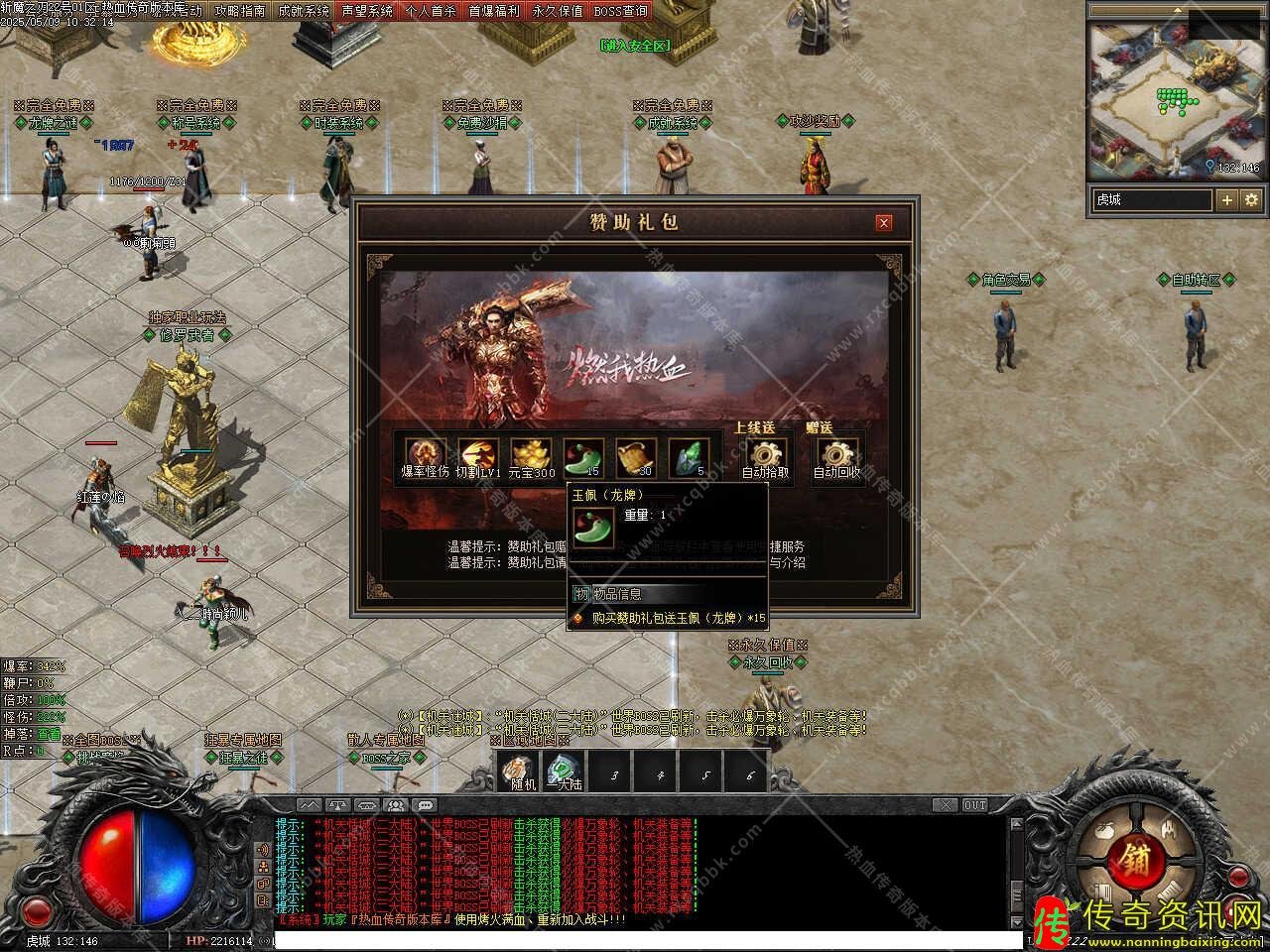
Task: Click the OUT button above the chat
Action: [974, 805]
